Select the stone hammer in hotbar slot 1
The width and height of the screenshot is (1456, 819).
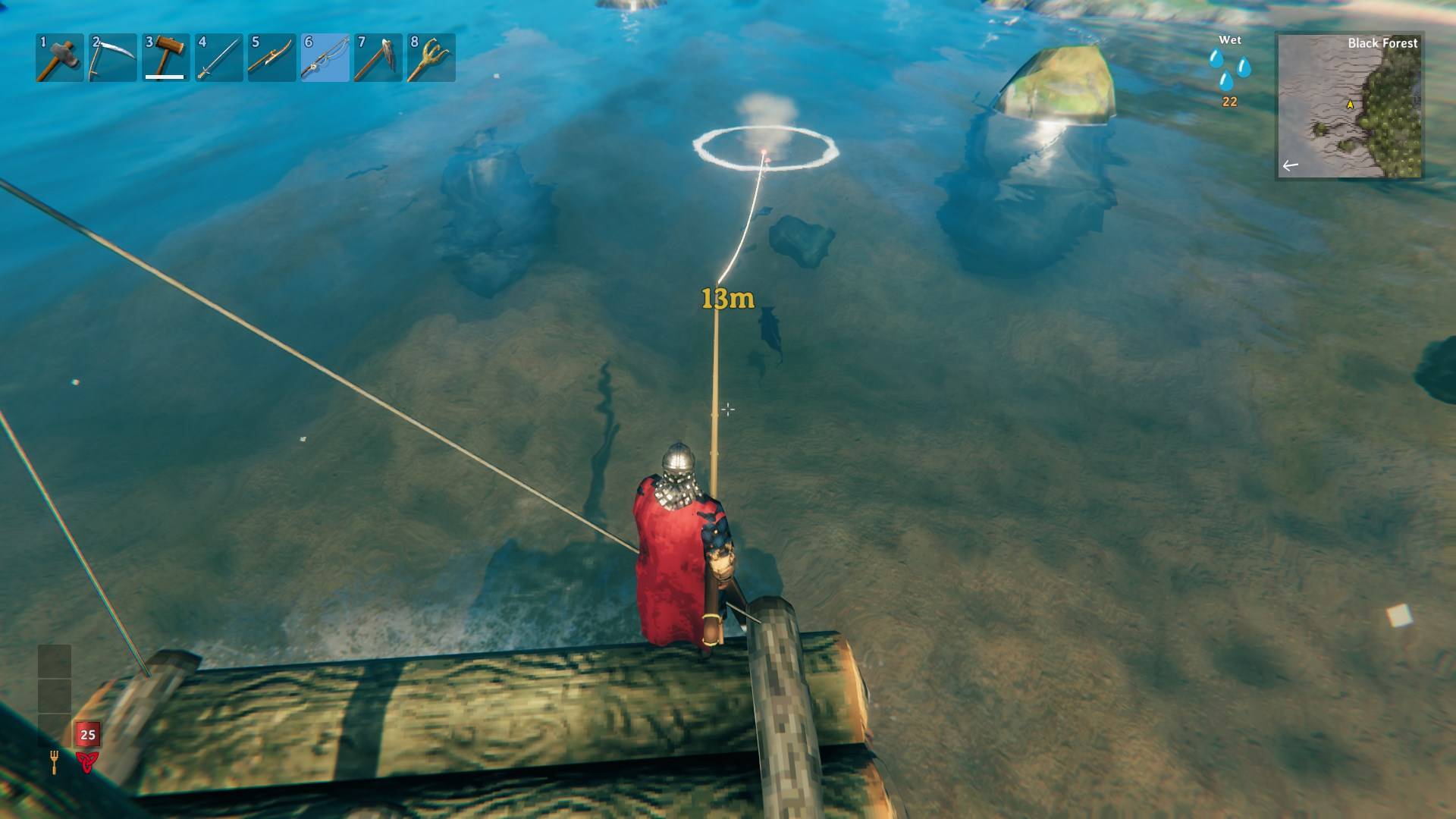coord(59,58)
